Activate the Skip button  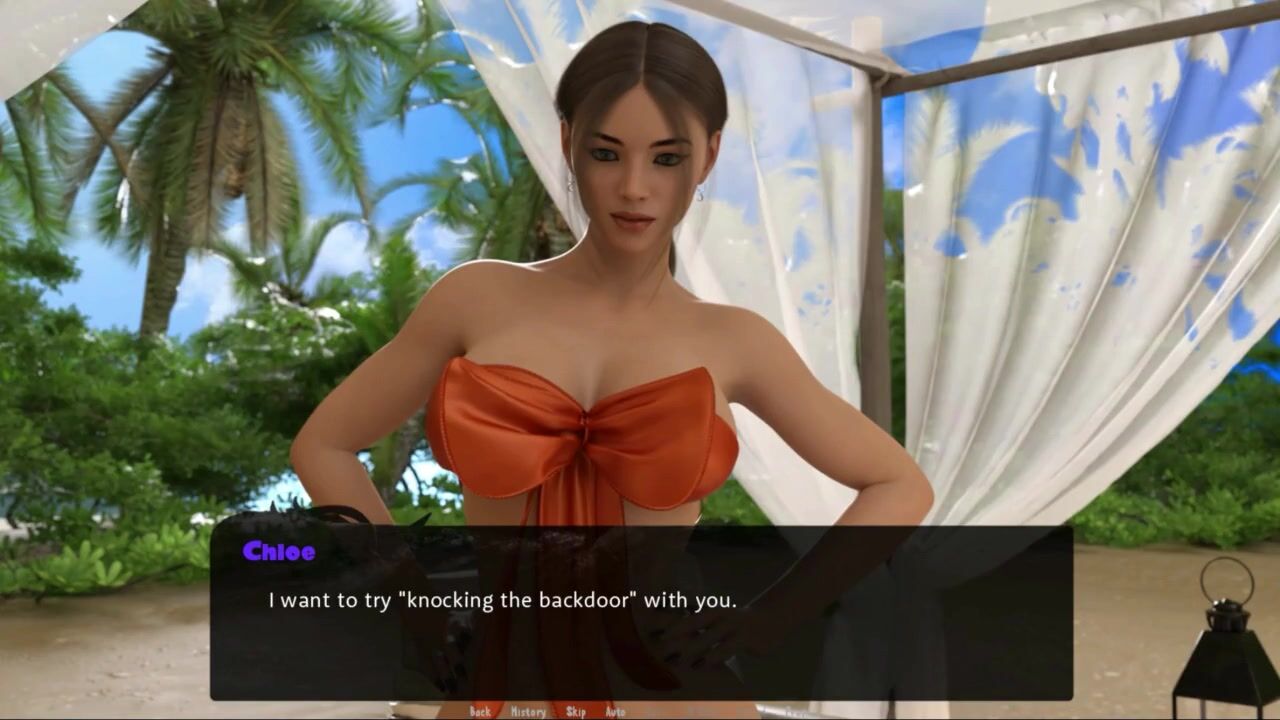576,712
